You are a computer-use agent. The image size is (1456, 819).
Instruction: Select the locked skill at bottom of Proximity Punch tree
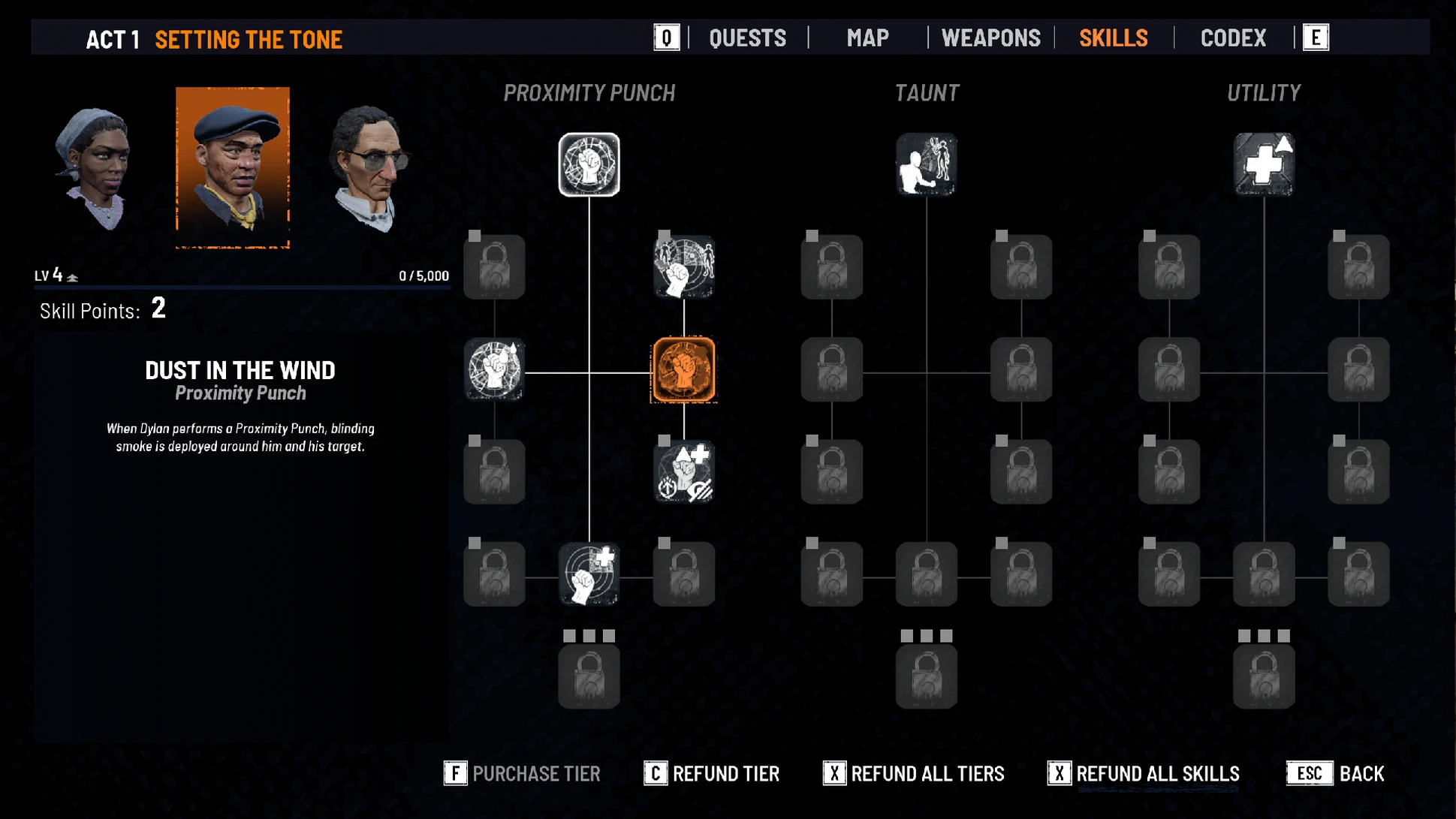(589, 677)
